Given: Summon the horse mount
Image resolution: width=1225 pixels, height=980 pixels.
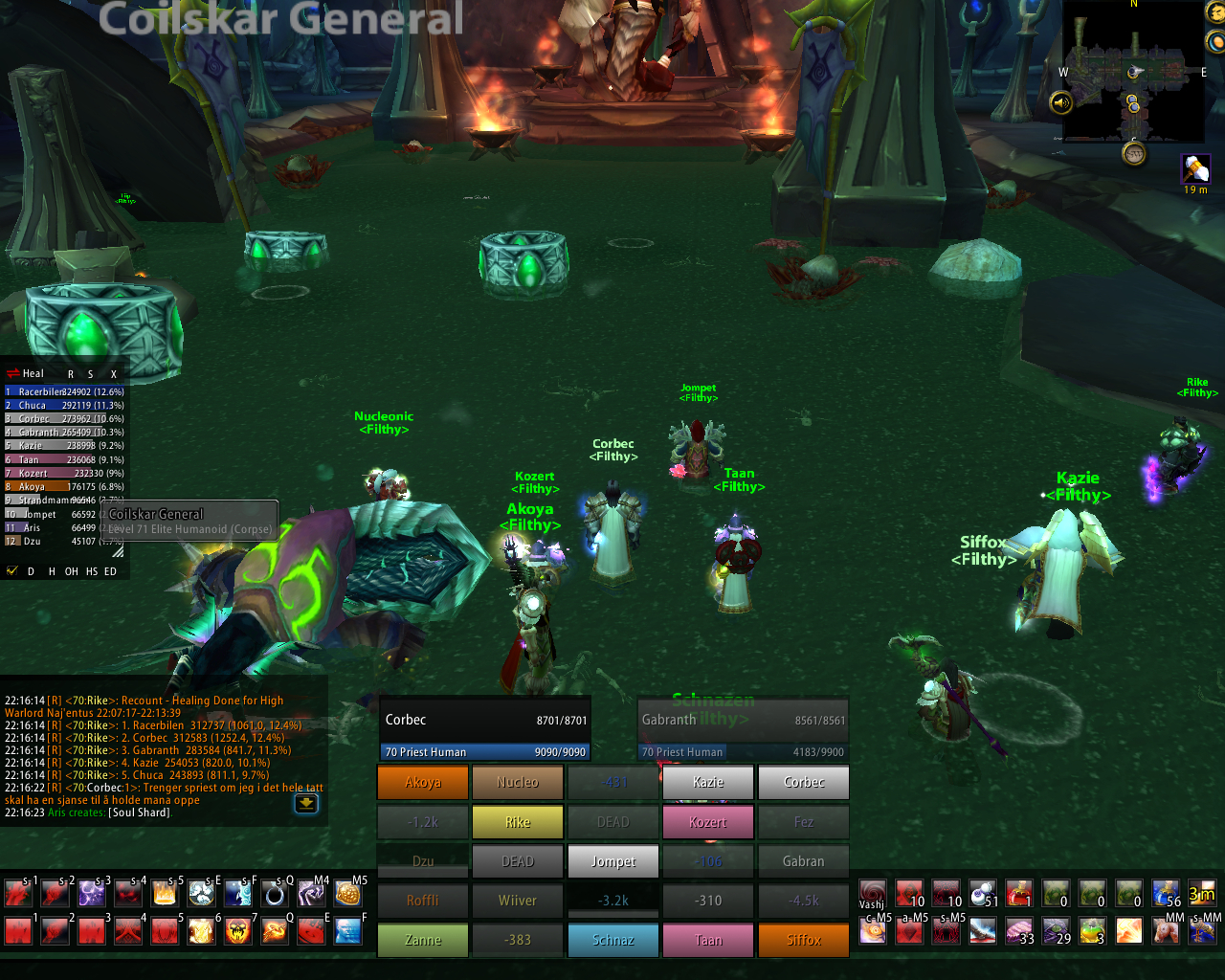Looking at the screenshot, I should [x=1166, y=930].
